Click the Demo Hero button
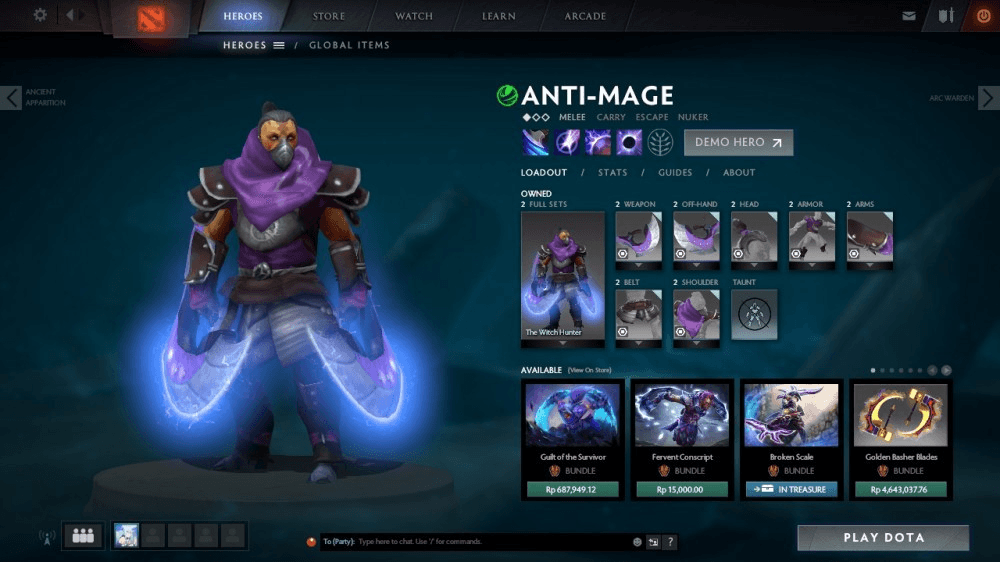The height and width of the screenshot is (562, 1000). 738,142
